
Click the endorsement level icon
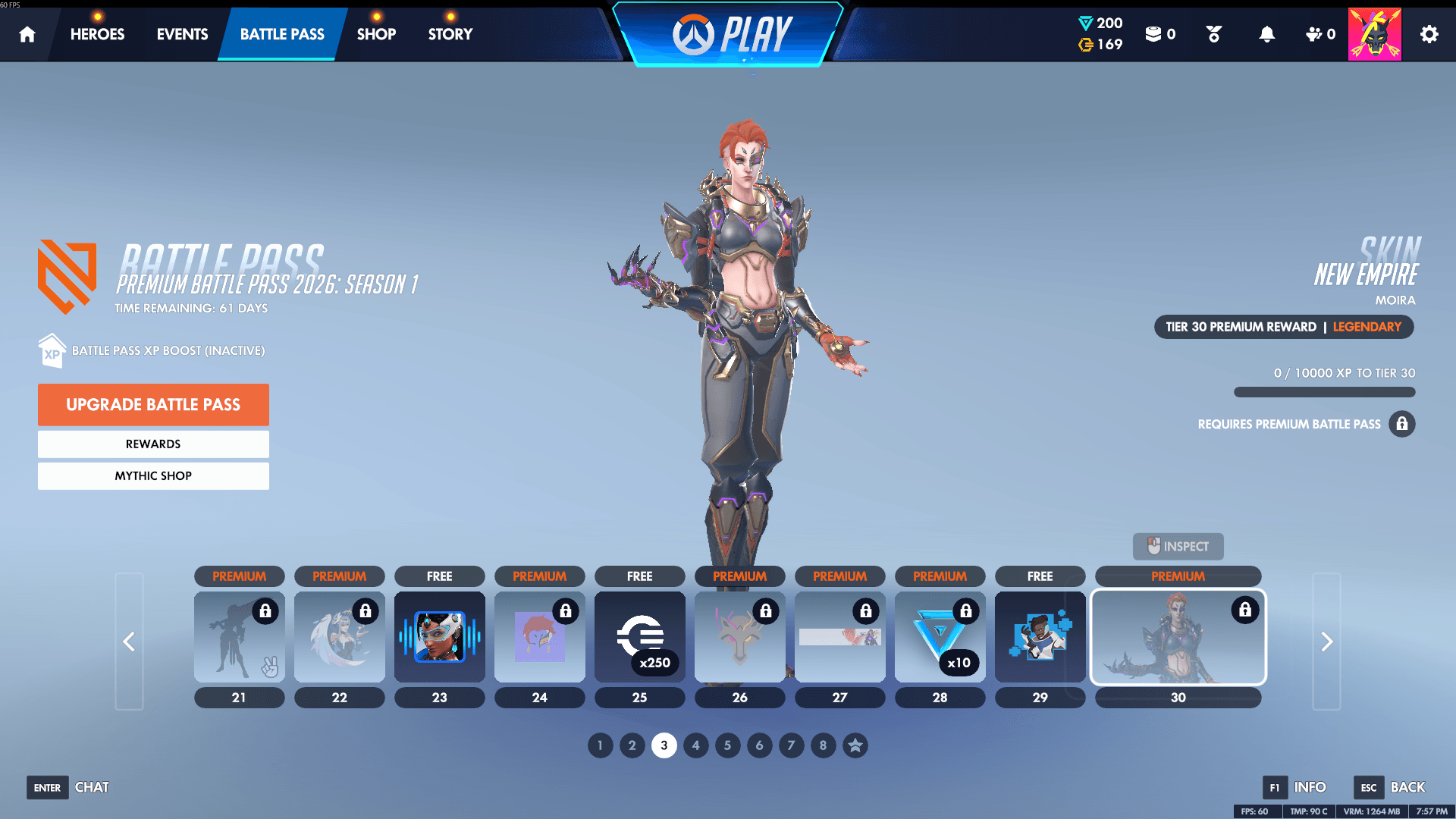1316,34
